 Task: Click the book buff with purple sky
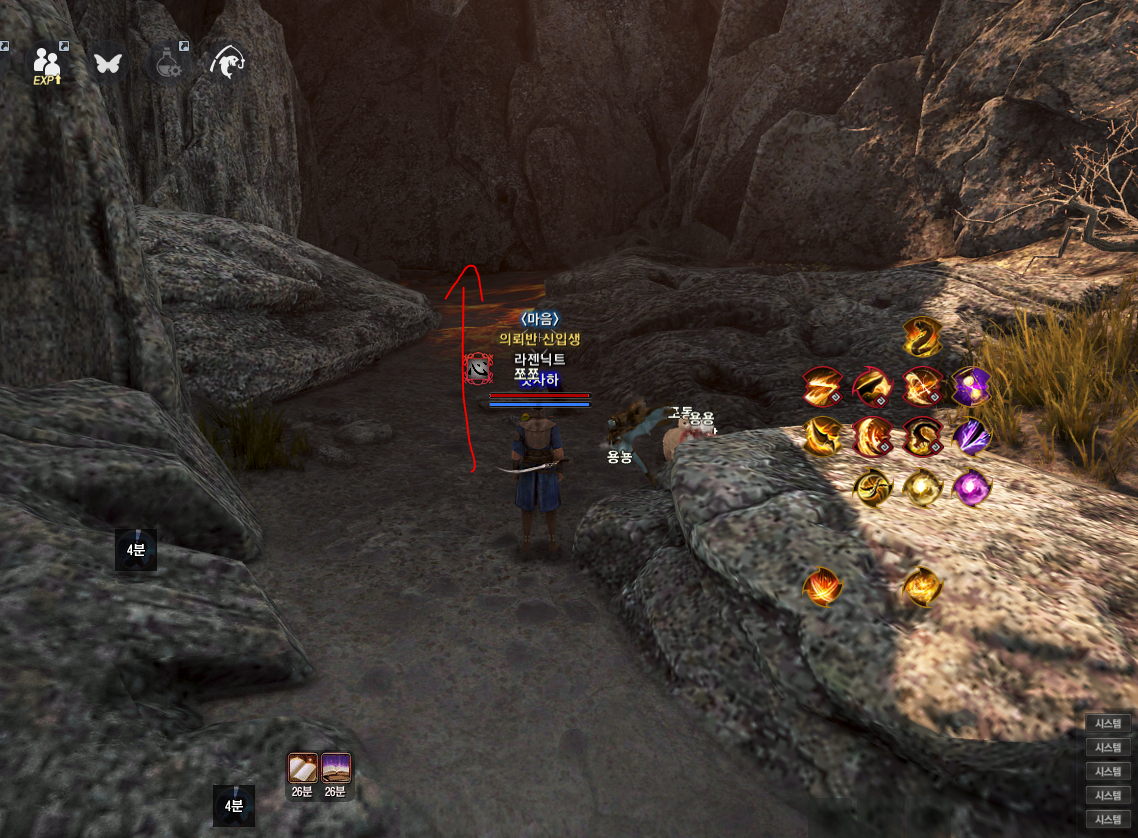click(335, 768)
